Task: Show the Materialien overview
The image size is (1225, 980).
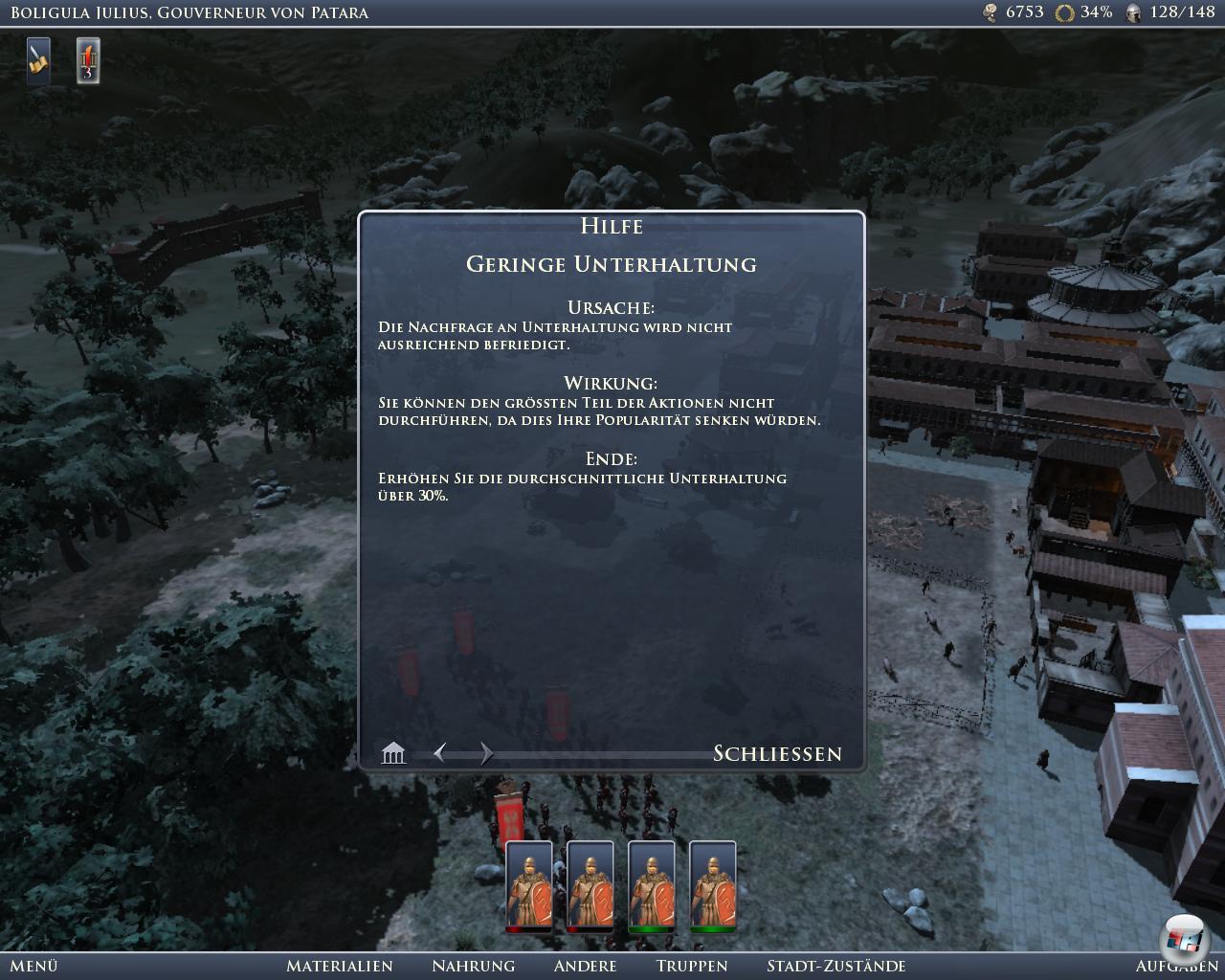Action: 339,966
